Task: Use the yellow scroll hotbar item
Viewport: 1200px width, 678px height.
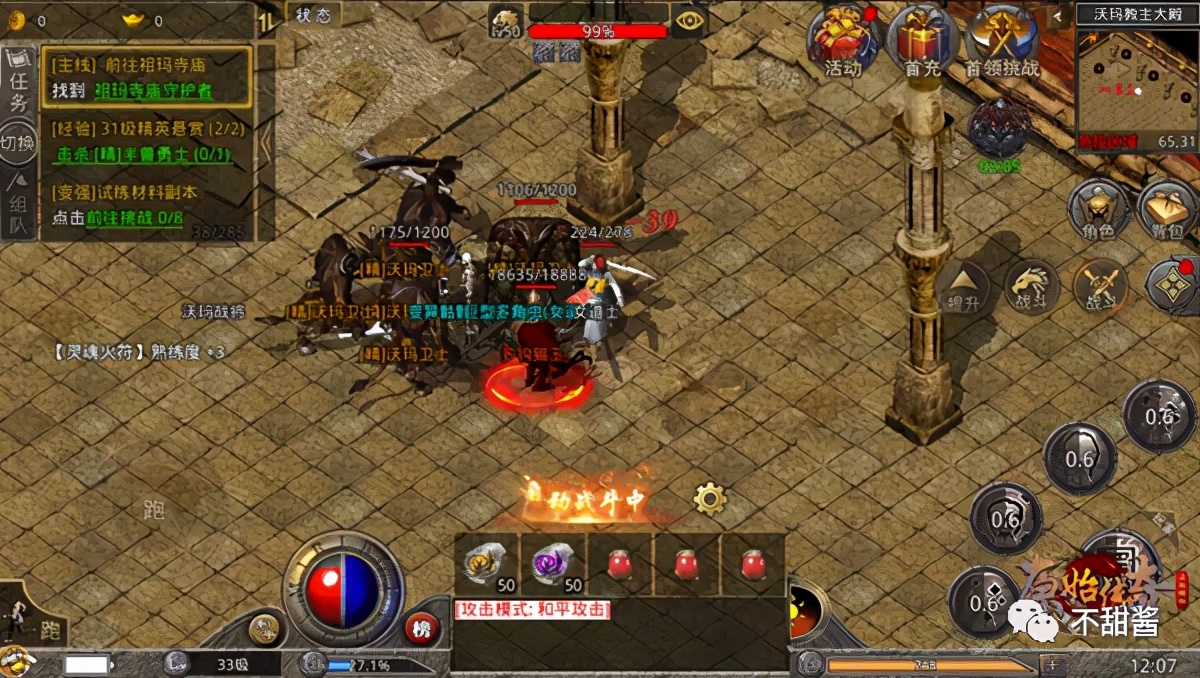Action: point(486,563)
